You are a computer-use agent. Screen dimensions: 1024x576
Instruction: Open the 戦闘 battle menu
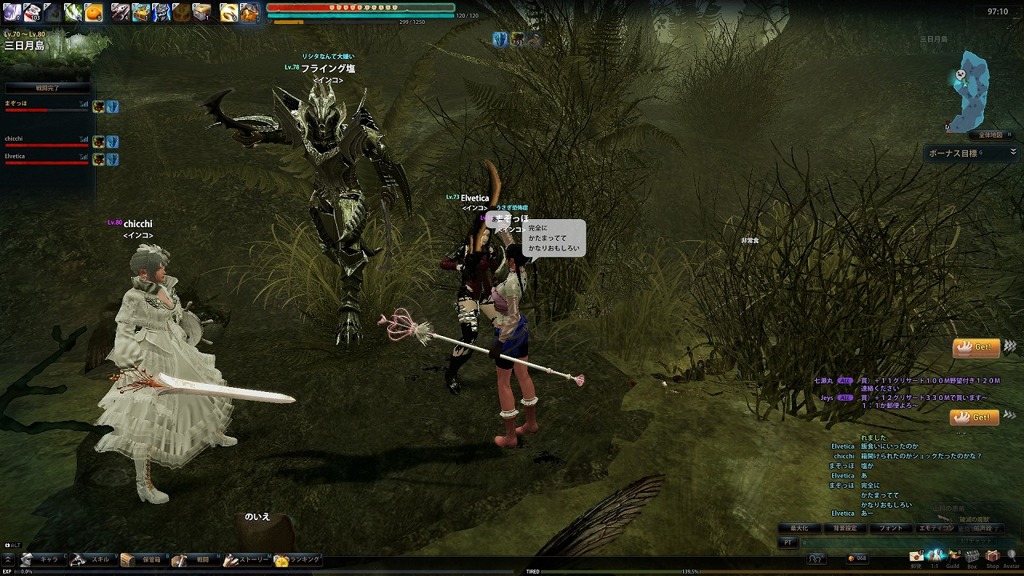(x=192, y=560)
